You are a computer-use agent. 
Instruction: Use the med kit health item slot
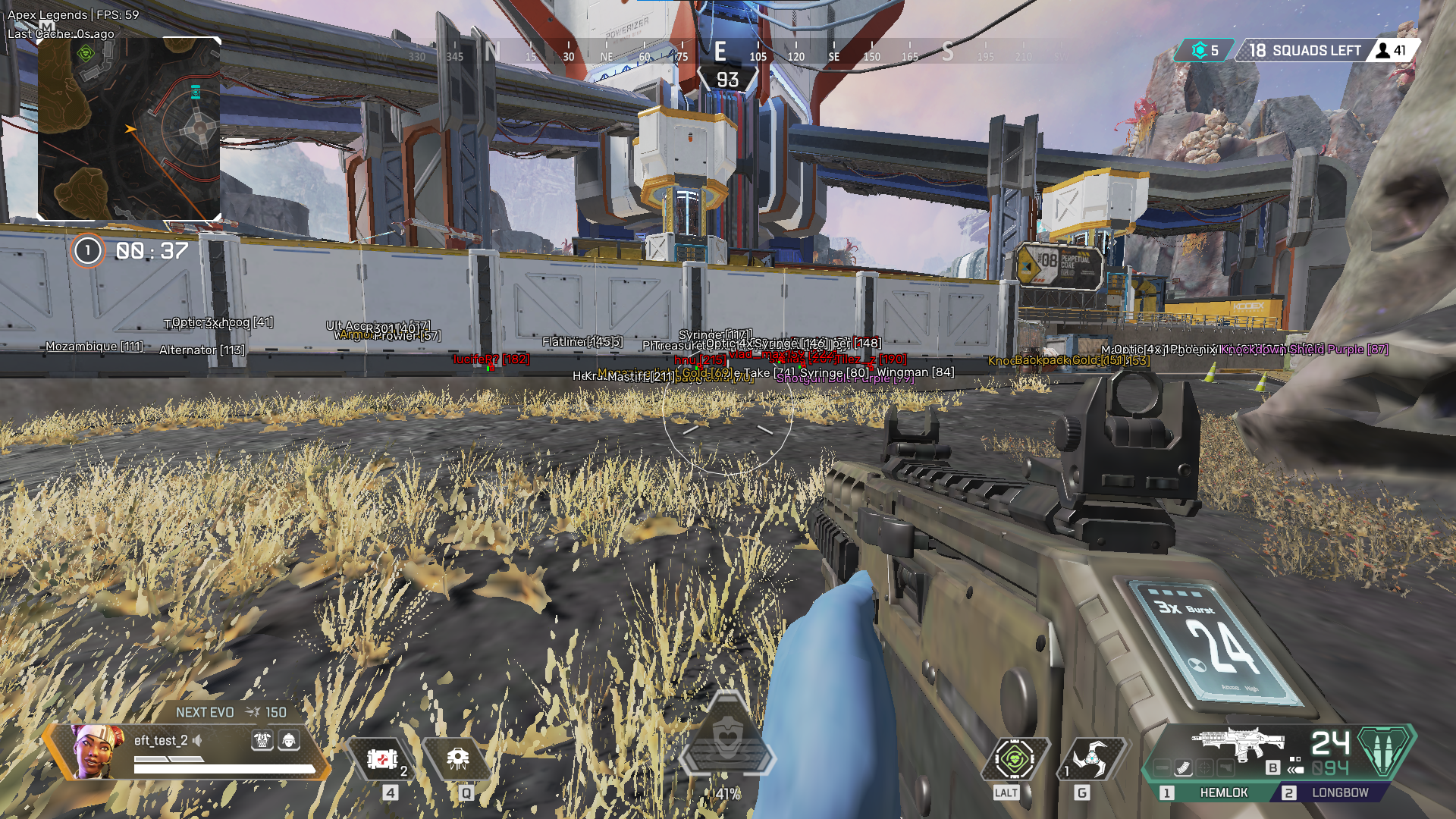pos(382,758)
